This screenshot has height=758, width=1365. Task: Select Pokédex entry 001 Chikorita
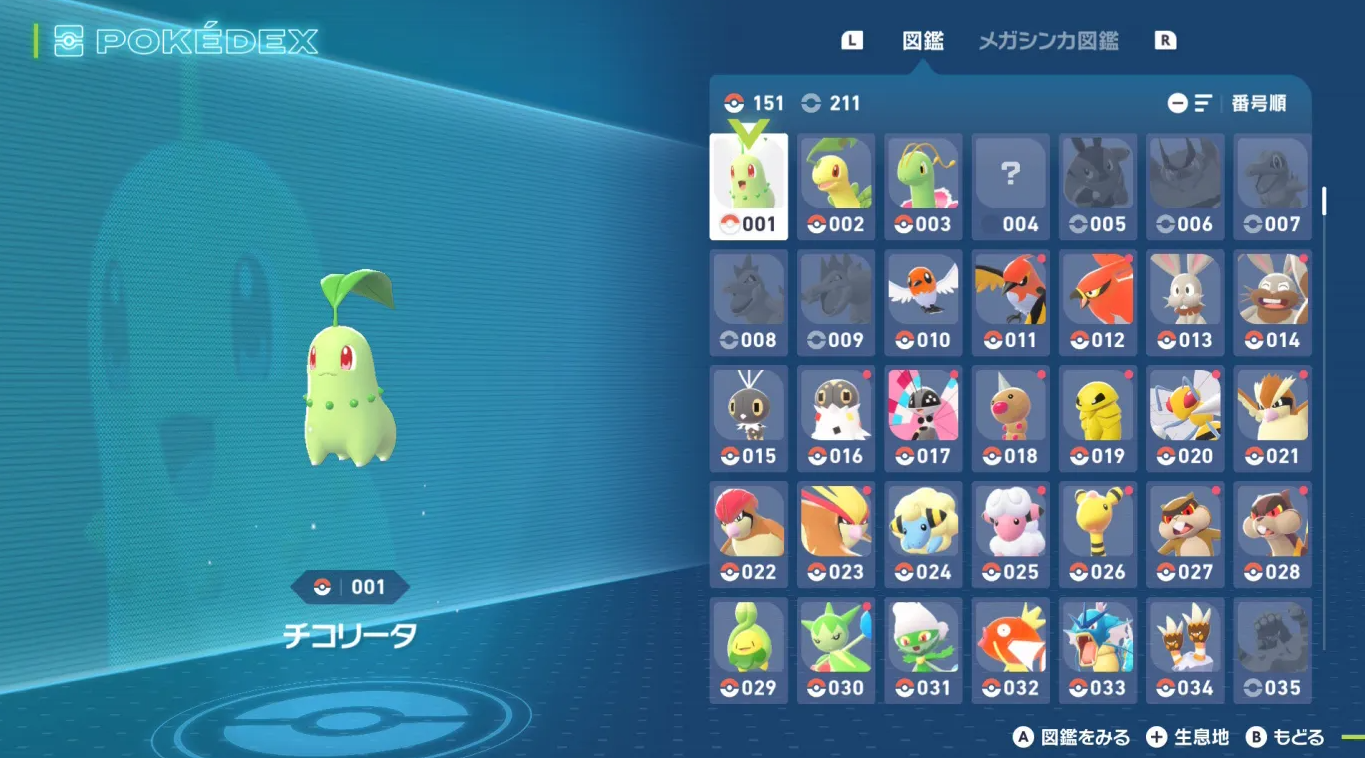click(748, 187)
